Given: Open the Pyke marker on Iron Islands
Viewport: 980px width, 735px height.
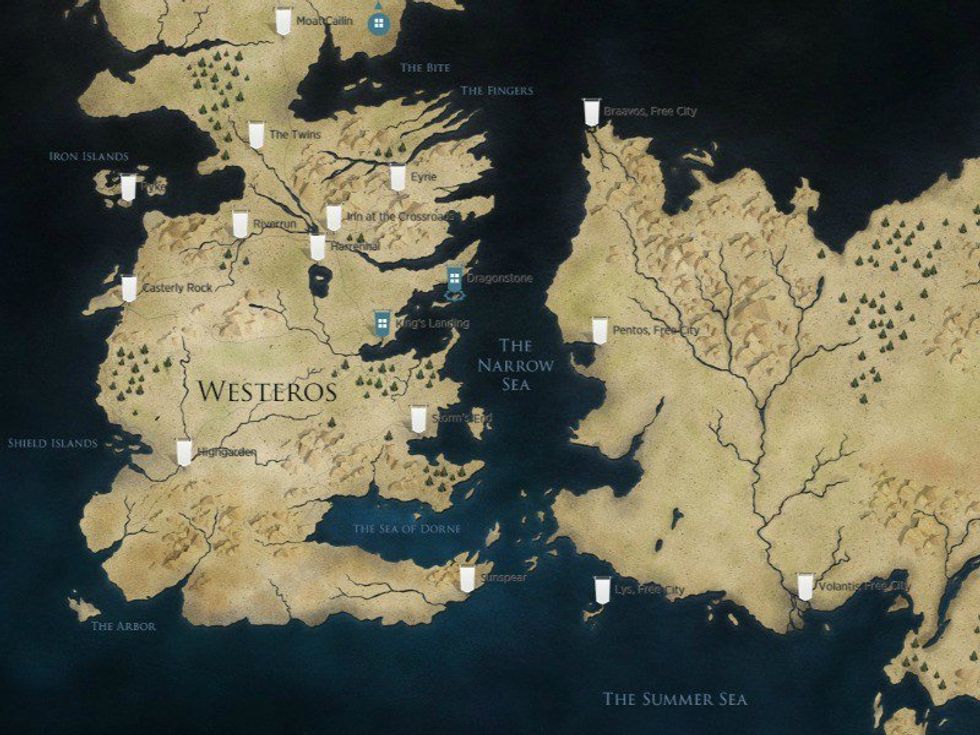Looking at the screenshot, I should 128,187.
